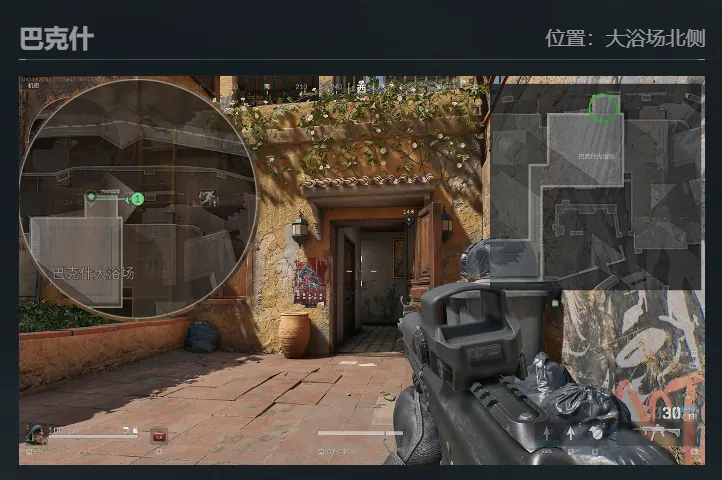This screenshot has height=480, width=722.
Task: Open the square overview map of the bathhouse
Action: point(595,187)
